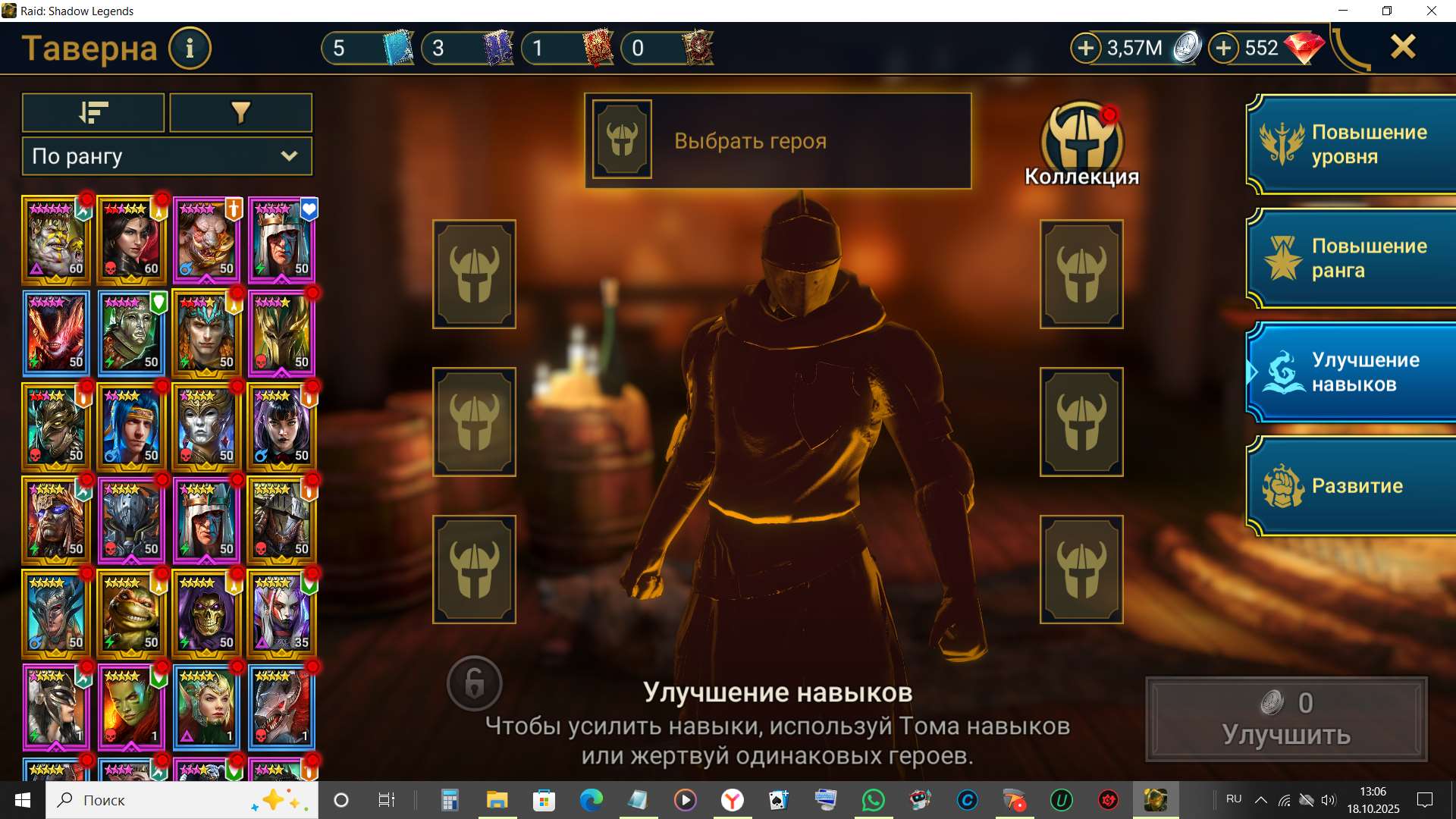This screenshot has height=819, width=1456.
Task: Open the champion filter icon
Action: pos(240,112)
